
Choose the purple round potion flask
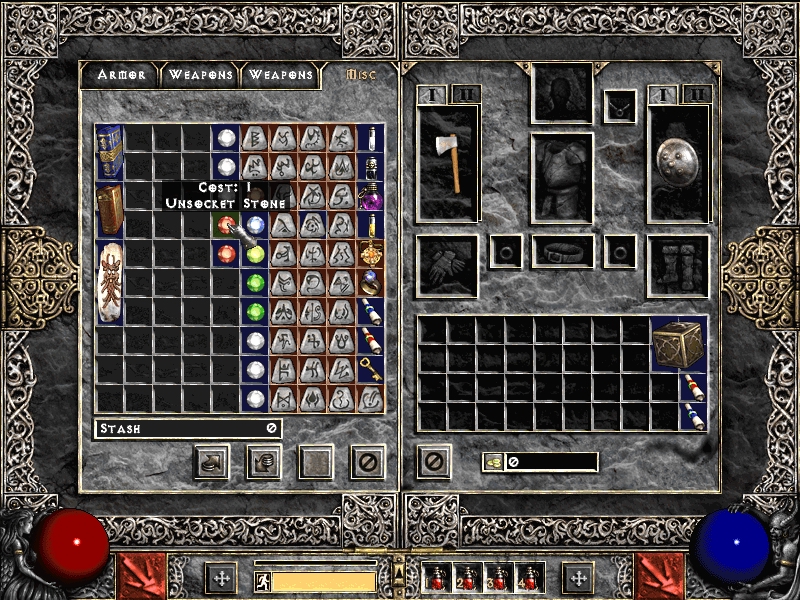370,195
